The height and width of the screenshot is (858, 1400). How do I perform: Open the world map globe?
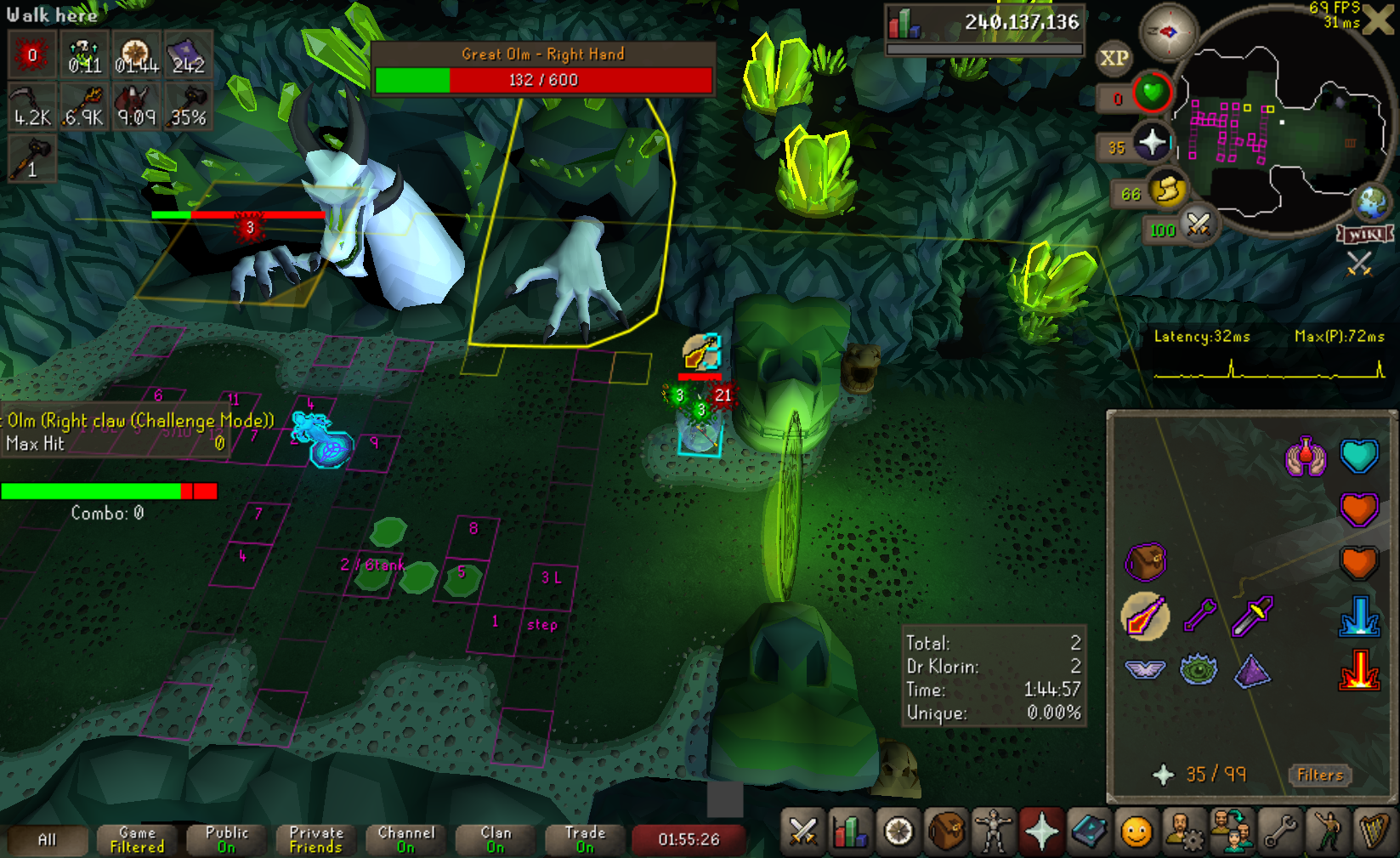(x=1371, y=202)
